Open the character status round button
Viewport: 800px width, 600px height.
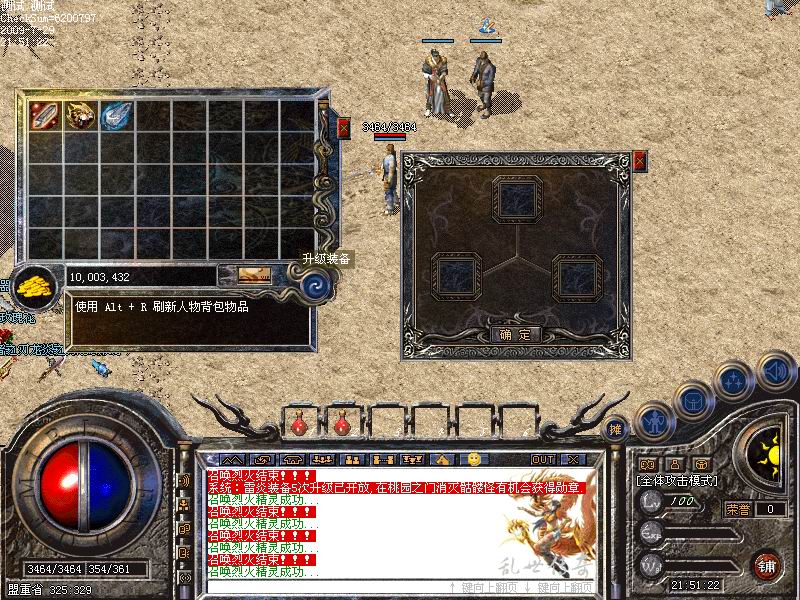click(655, 420)
